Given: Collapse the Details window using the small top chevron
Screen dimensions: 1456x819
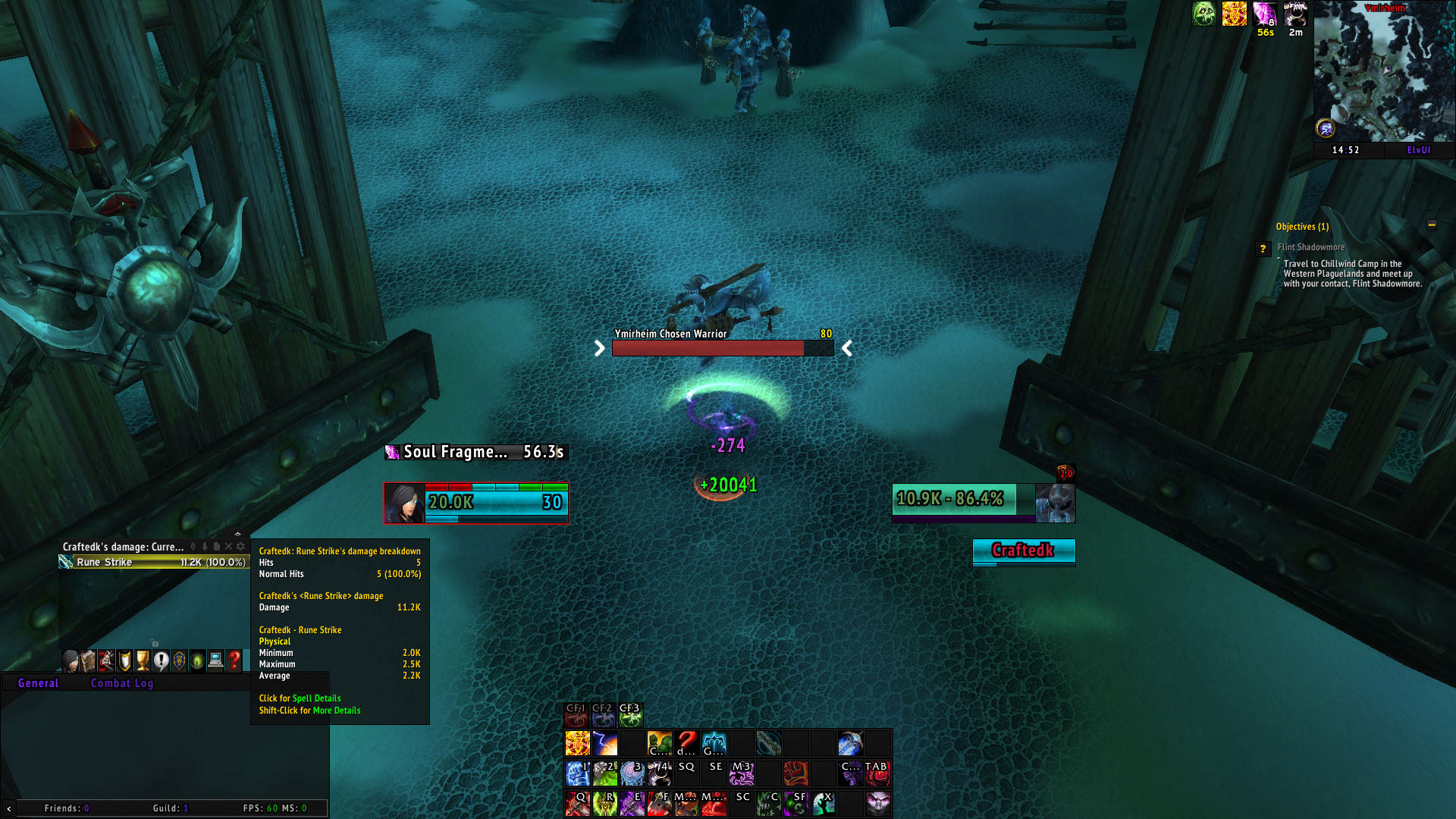Looking at the screenshot, I should (x=238, y=533).
